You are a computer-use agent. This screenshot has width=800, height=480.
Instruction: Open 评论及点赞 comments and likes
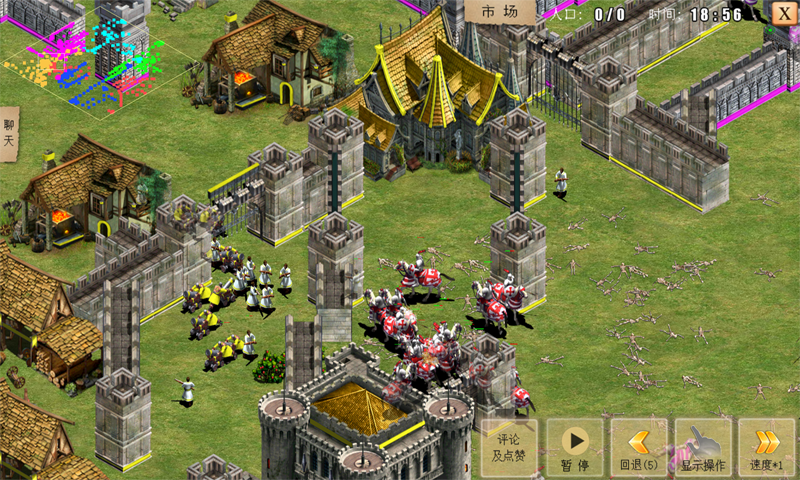pyautogui.click(x=509, y=448)
